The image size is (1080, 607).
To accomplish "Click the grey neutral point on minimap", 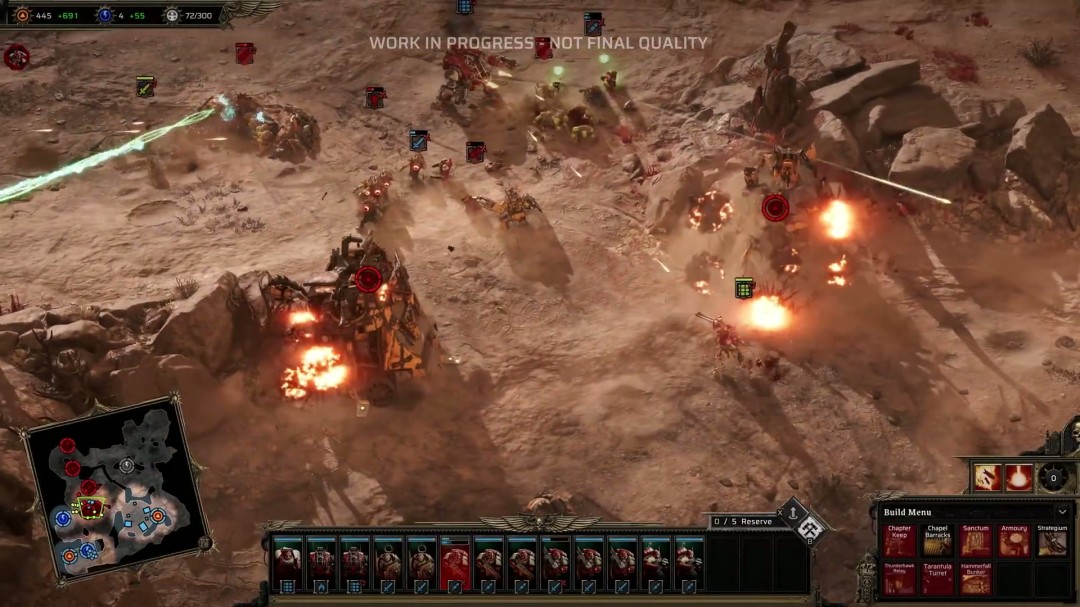I will pos(126,465).
